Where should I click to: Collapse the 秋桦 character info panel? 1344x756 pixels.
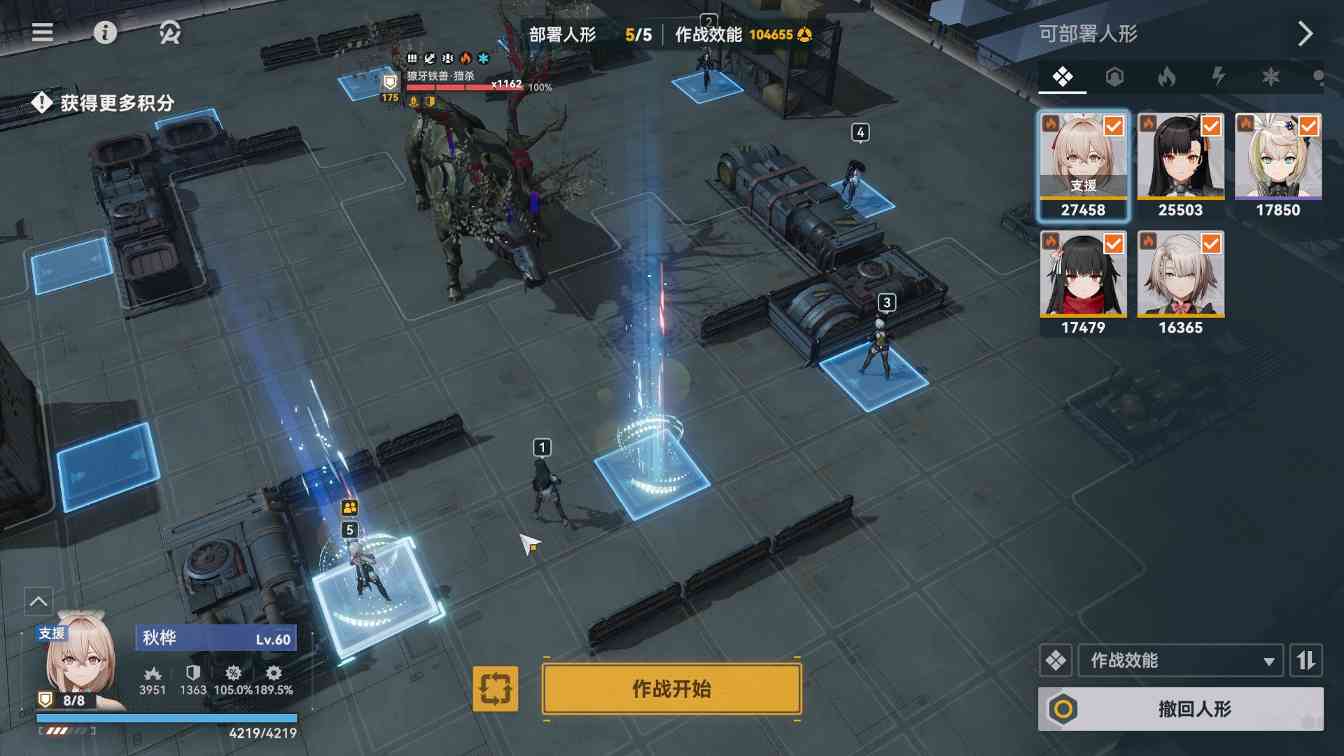tap(37, 601)
